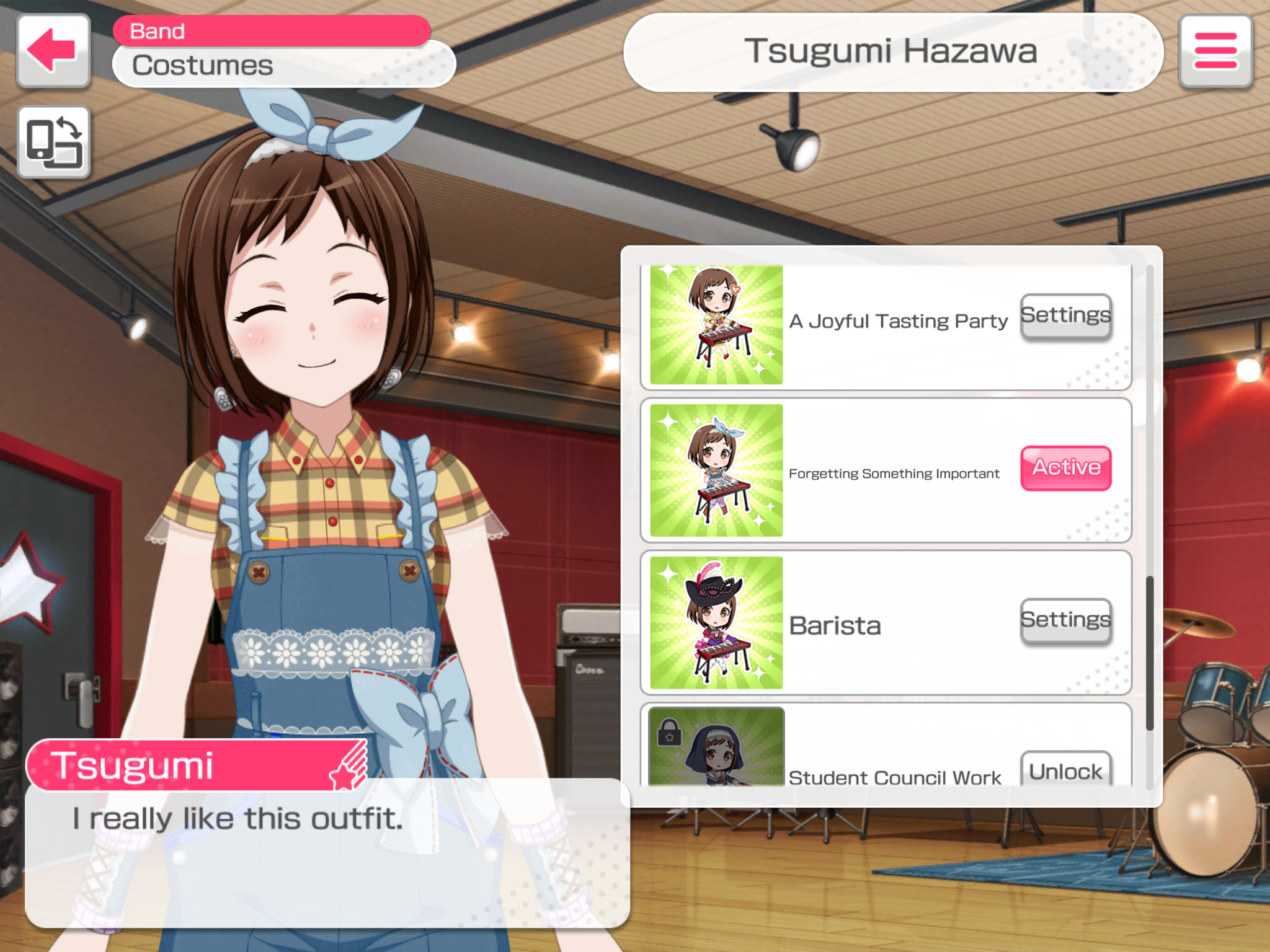Advance Tsugumi's dialogue box
1270x952 pixels.
pyautogui.click(x=327, y=853)
